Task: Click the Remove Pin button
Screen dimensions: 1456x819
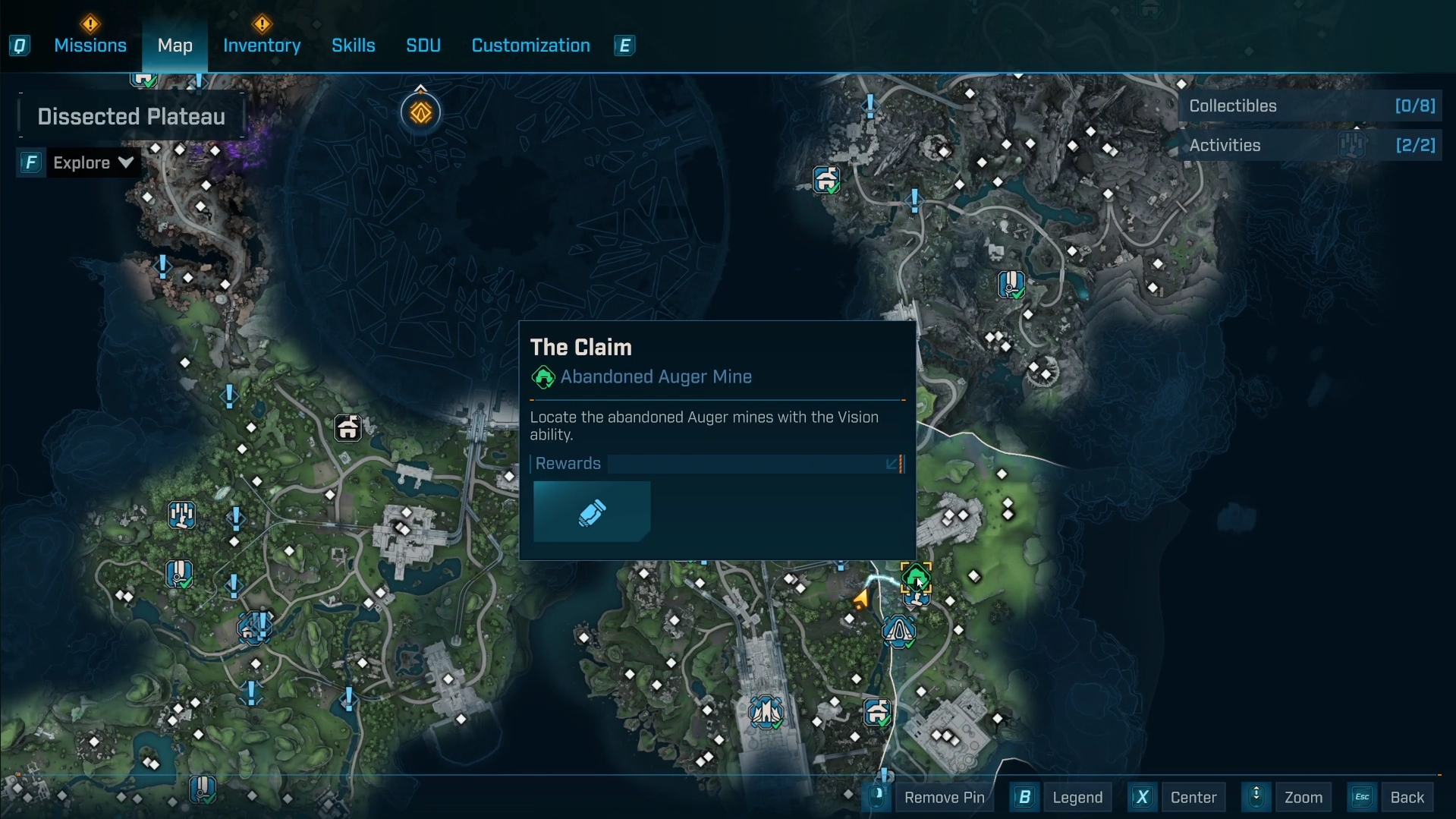Action: [x=943, y=797]
